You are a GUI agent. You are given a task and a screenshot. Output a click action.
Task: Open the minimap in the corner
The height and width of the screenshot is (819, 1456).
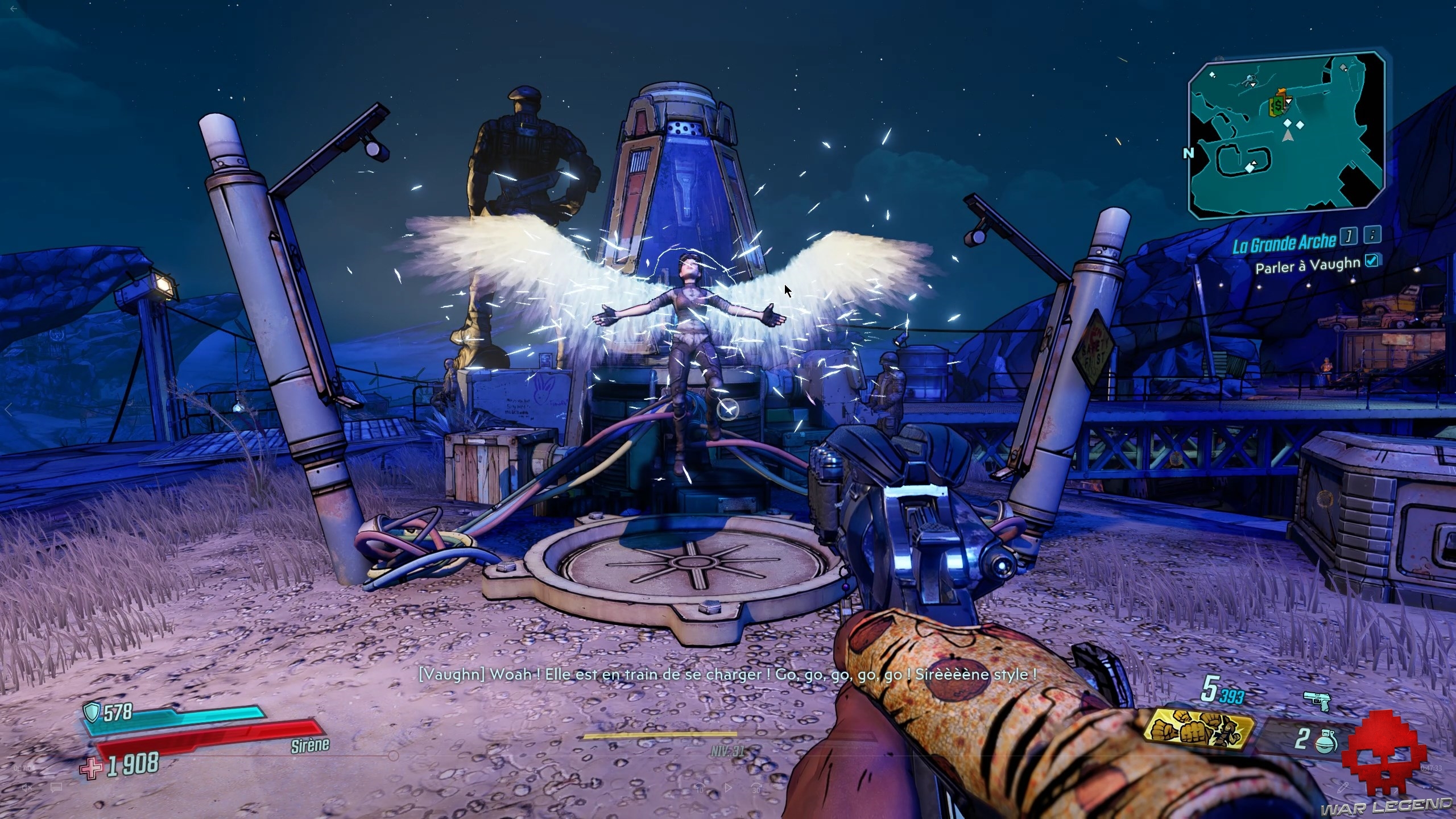click(x=1287, y=135)
